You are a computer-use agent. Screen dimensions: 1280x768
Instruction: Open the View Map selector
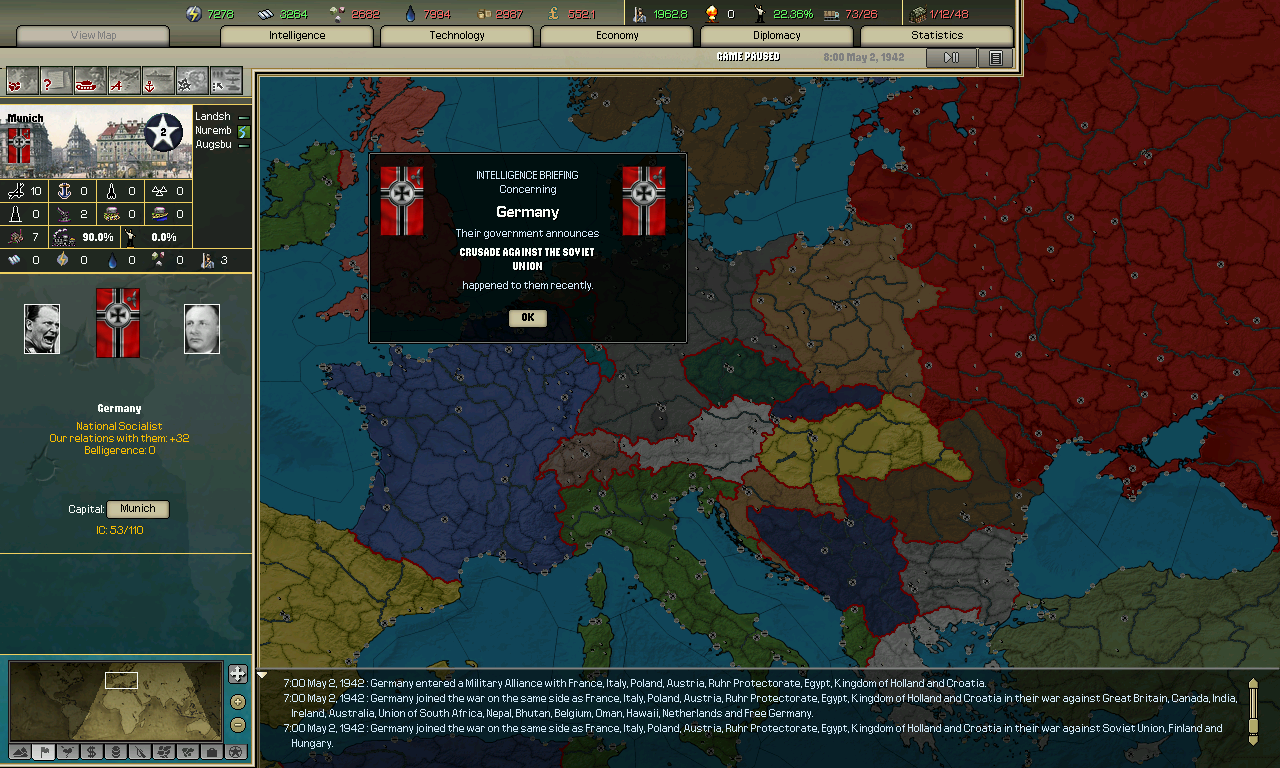[90, 34]
